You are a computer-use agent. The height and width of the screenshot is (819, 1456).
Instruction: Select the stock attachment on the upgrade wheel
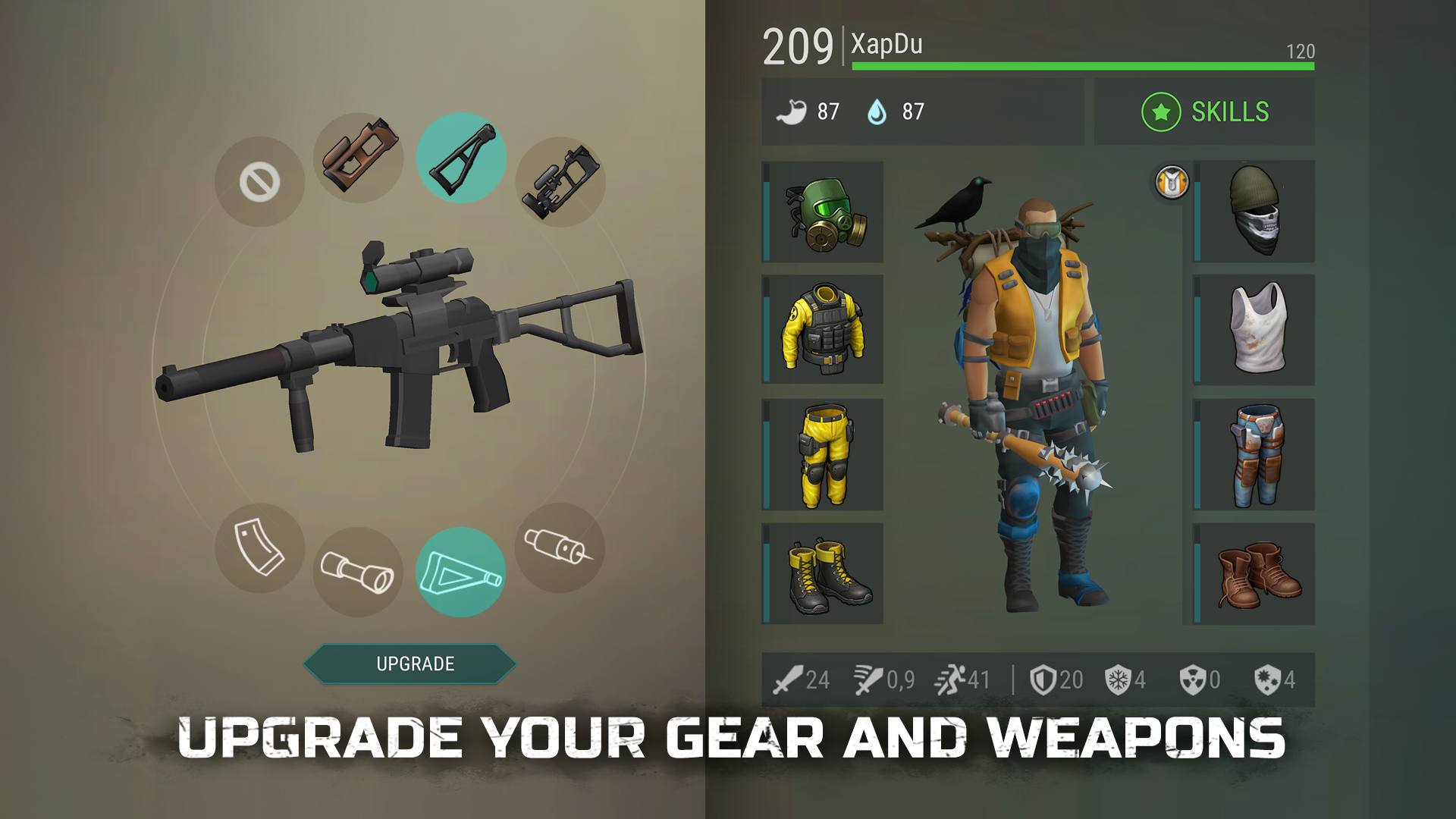(x=466, y=159)
